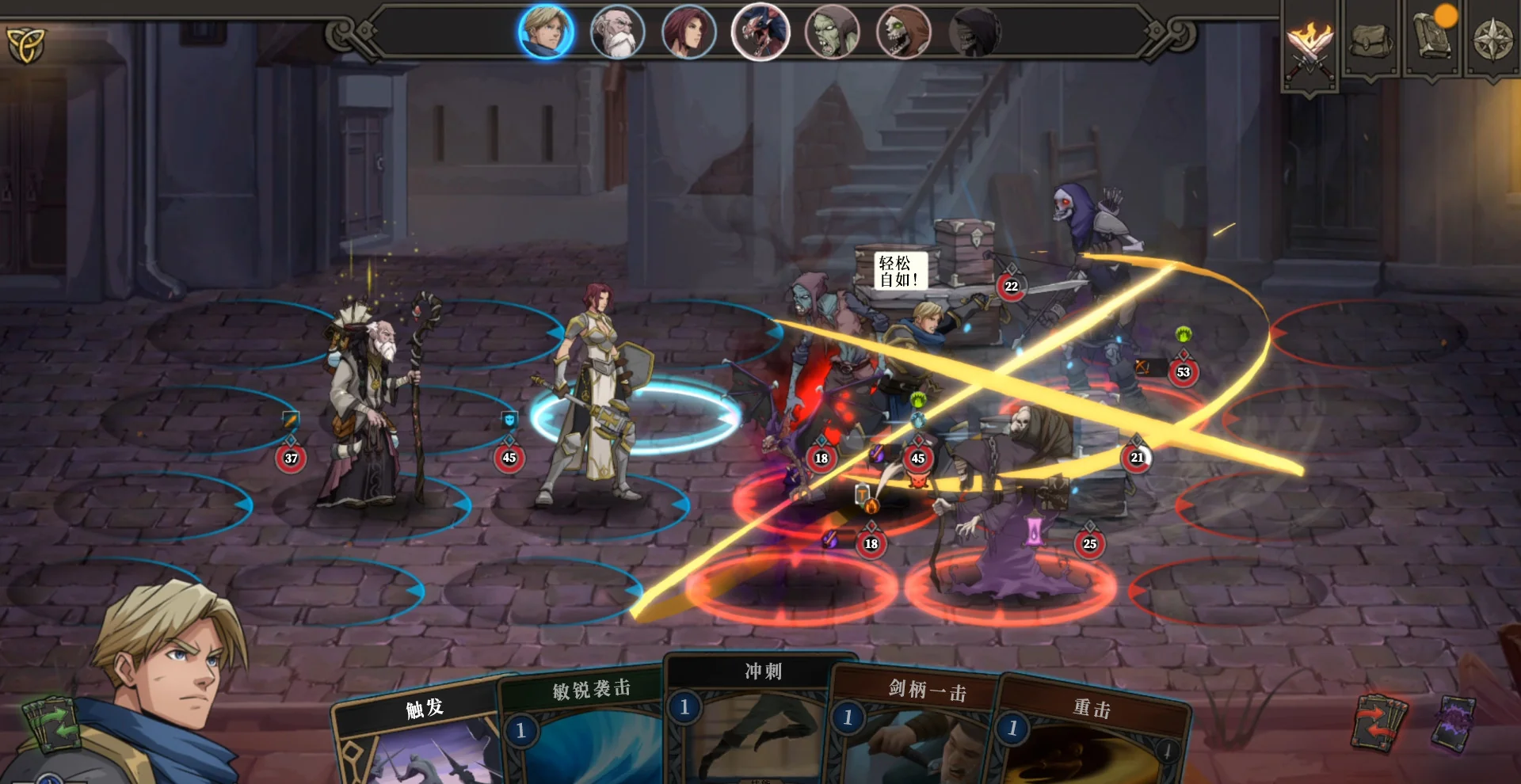This screenshot has height=784, width=1521.
Task: Open the compass map icon
Action: 1492,40
